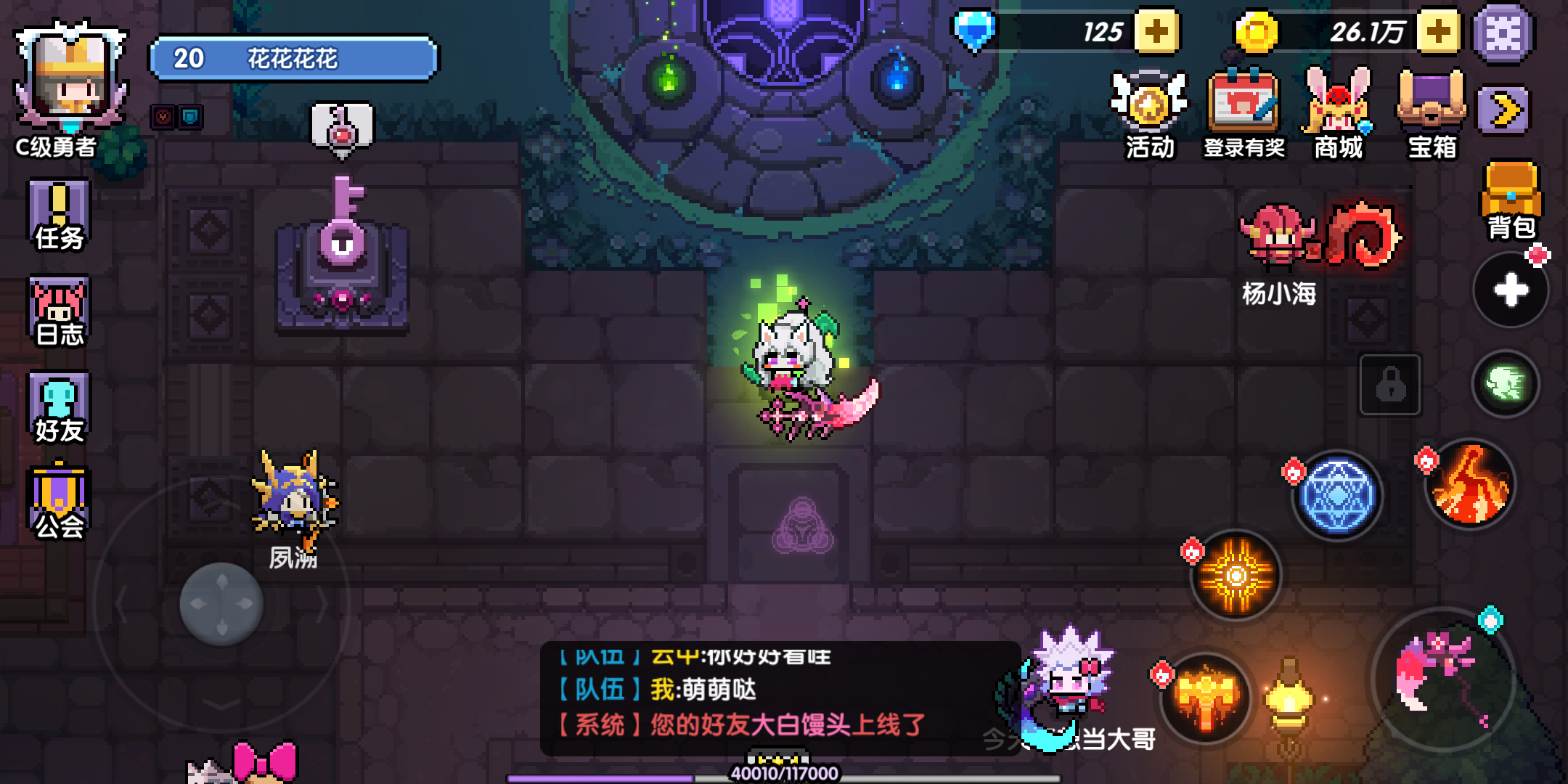This screenshot has height=784, width=1568.
Task: Open the 商城 shop
Action: 1338,109
